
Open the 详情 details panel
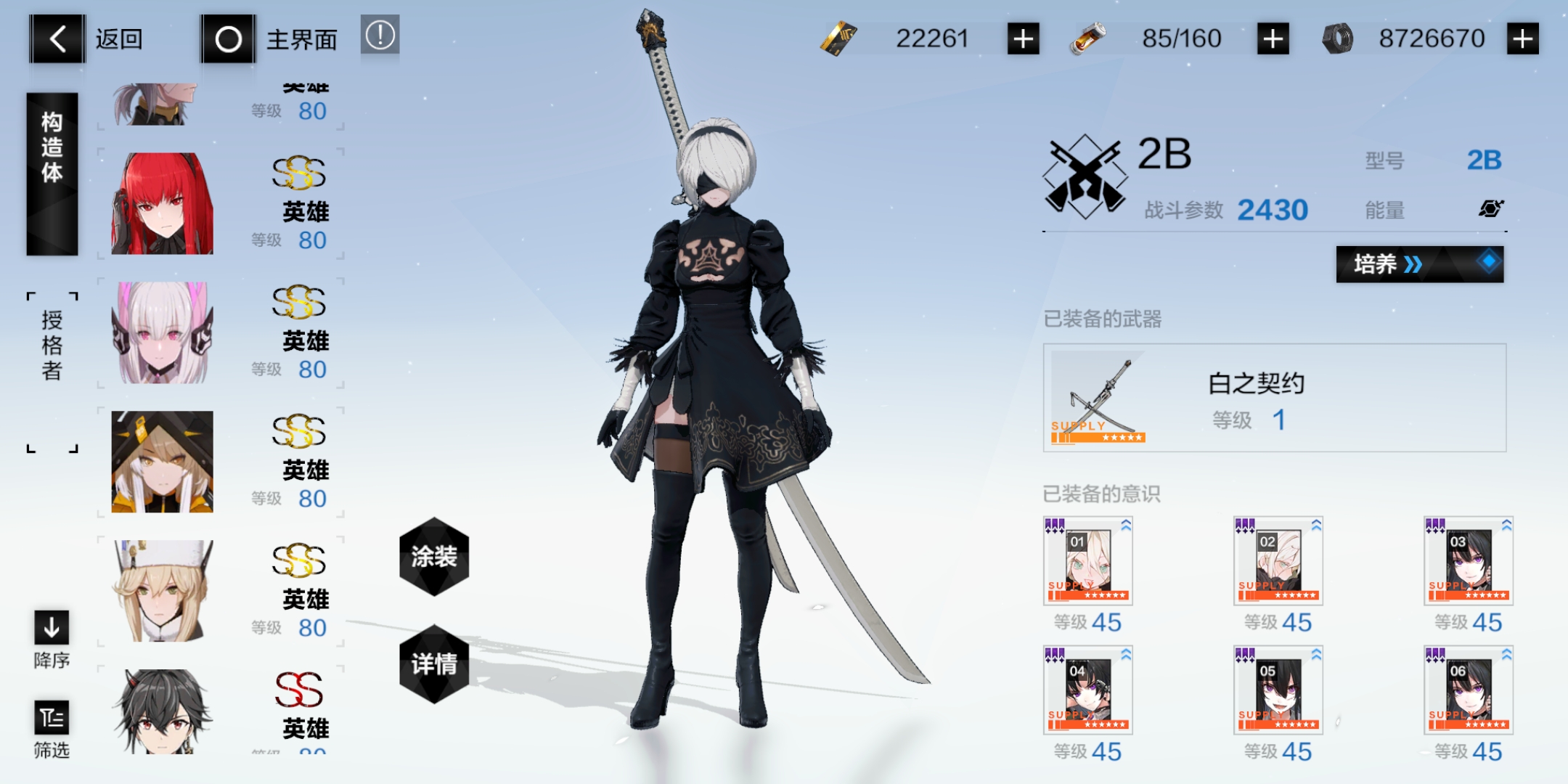coord(433,662)
